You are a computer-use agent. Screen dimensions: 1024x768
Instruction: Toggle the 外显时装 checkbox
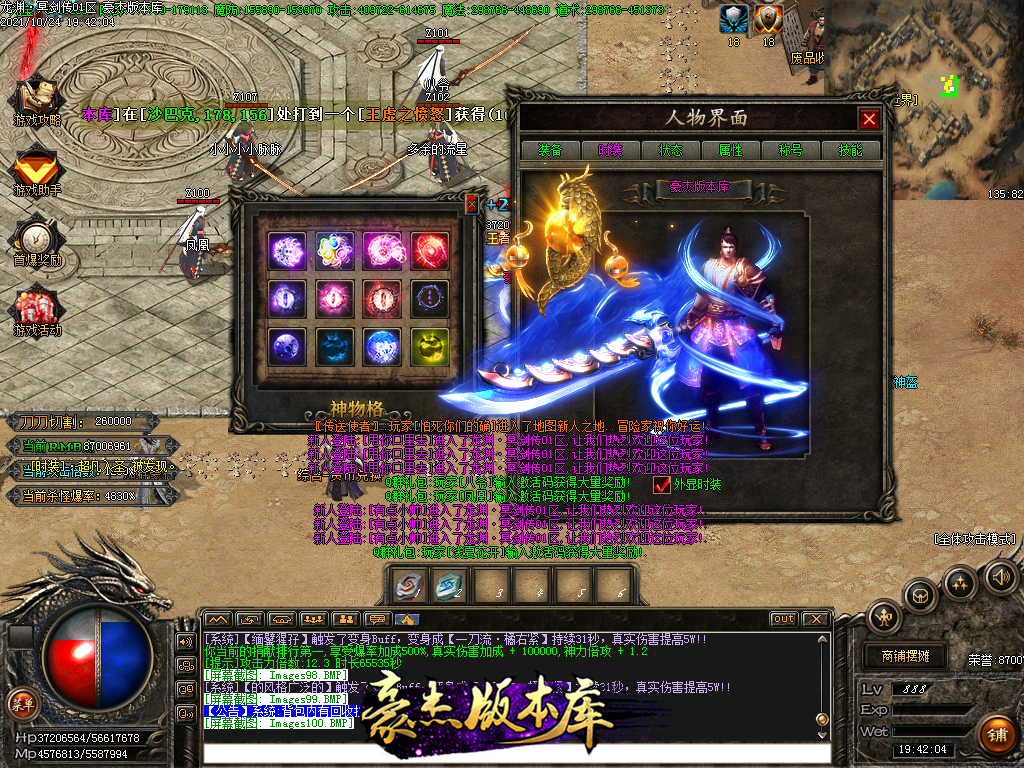662,485
